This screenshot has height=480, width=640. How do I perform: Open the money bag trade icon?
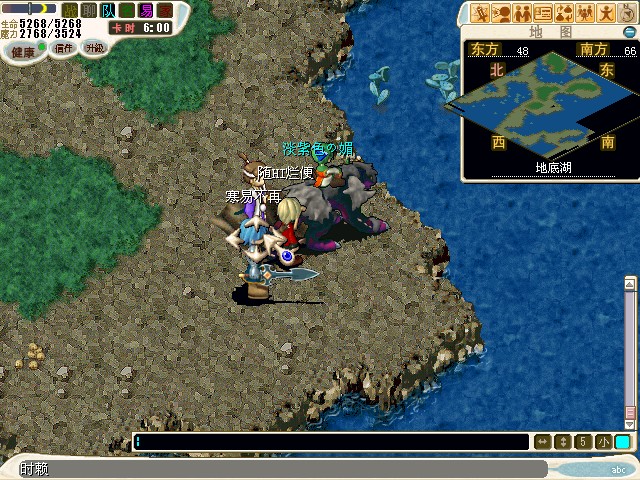(563, 13)
